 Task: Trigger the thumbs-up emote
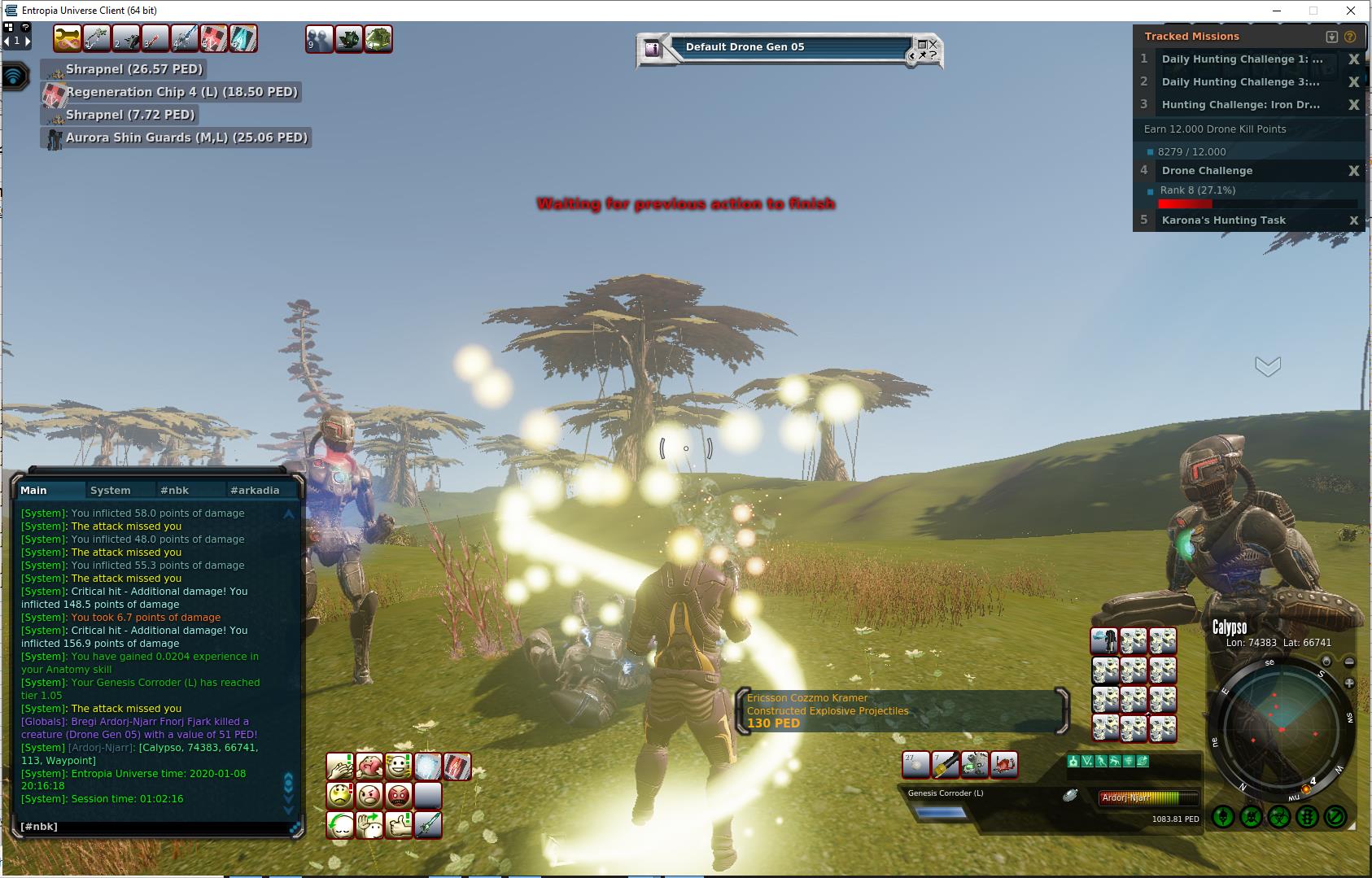tap(398, 824)
